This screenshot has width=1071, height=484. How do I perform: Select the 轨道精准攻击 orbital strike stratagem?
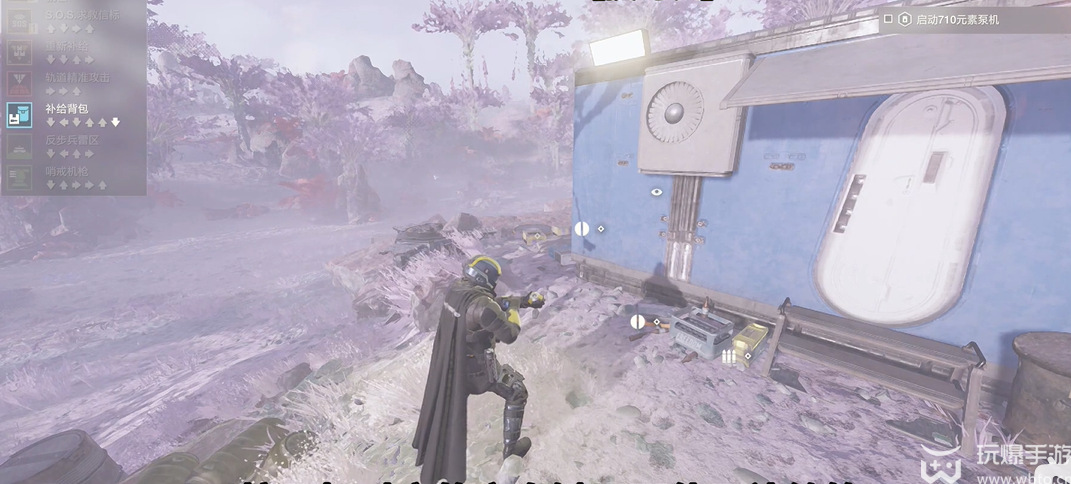pos(78,78)
